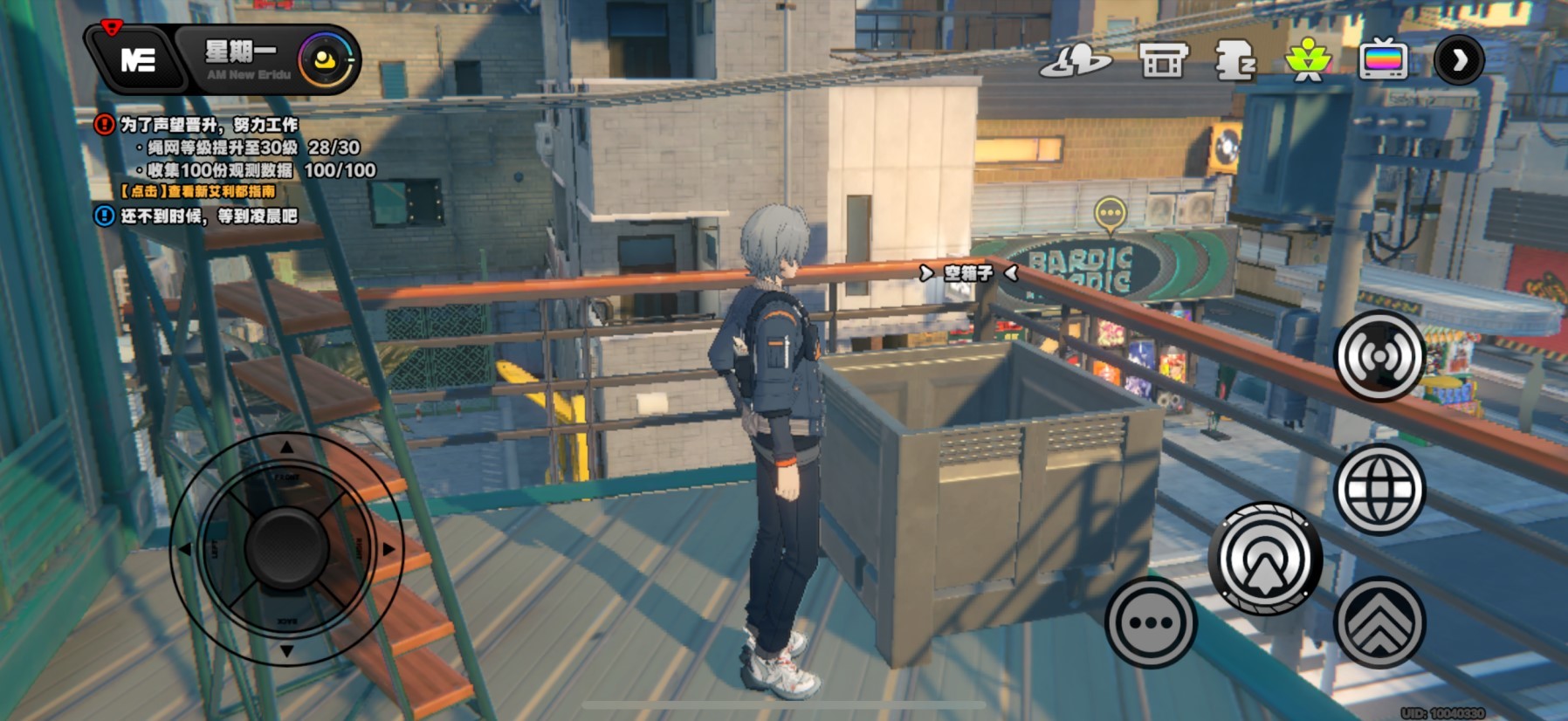Tap the double chevron sprint button
Screen dimensions: 1568x721
[1379, 622]
